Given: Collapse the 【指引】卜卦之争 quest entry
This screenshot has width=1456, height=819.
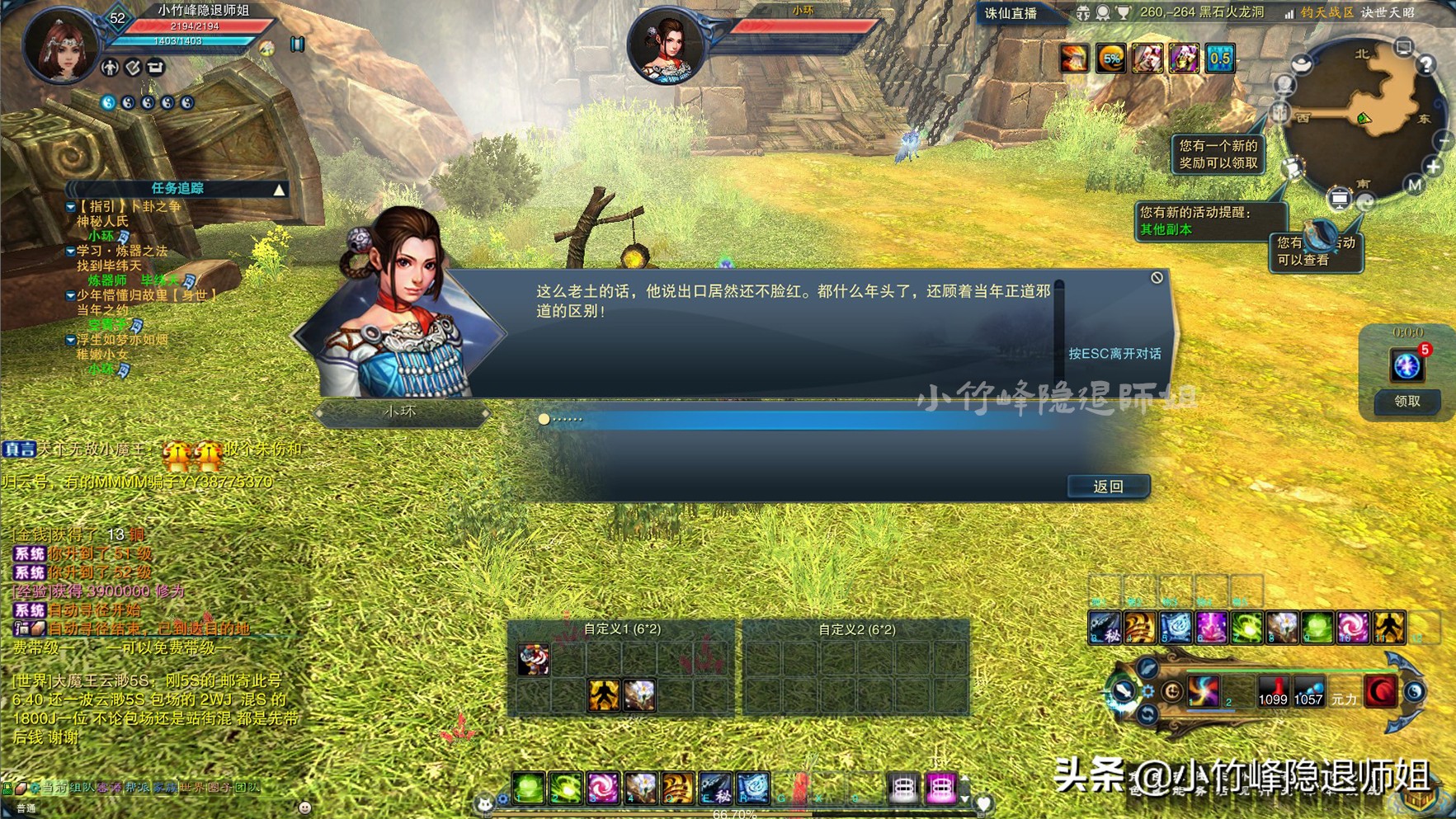Looking at the screenshot, I should (x=70, y=207).
